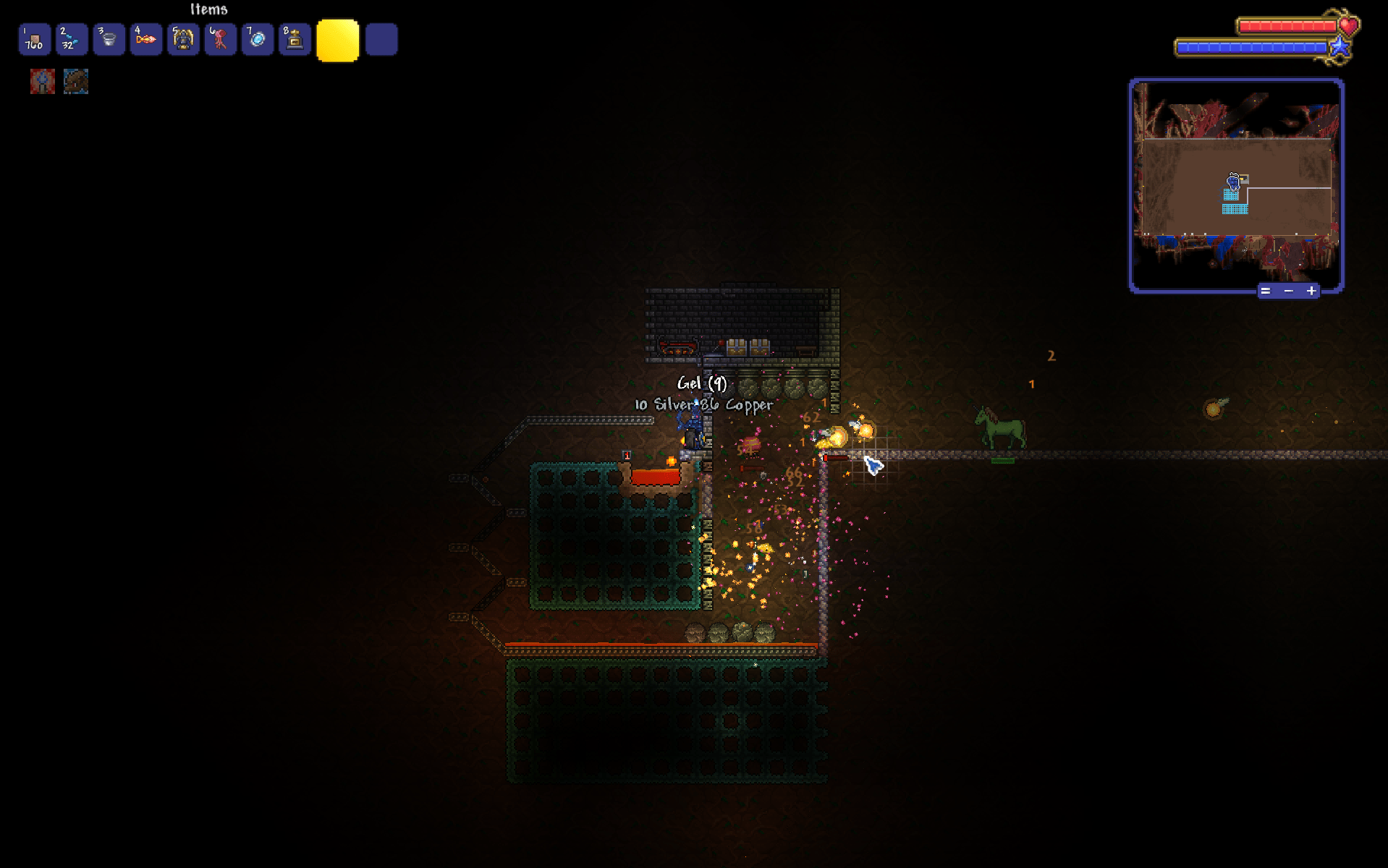Zoom in the minimap using the plus button
Viewport: 1388px width, 868px height.
coord(1311,291)
